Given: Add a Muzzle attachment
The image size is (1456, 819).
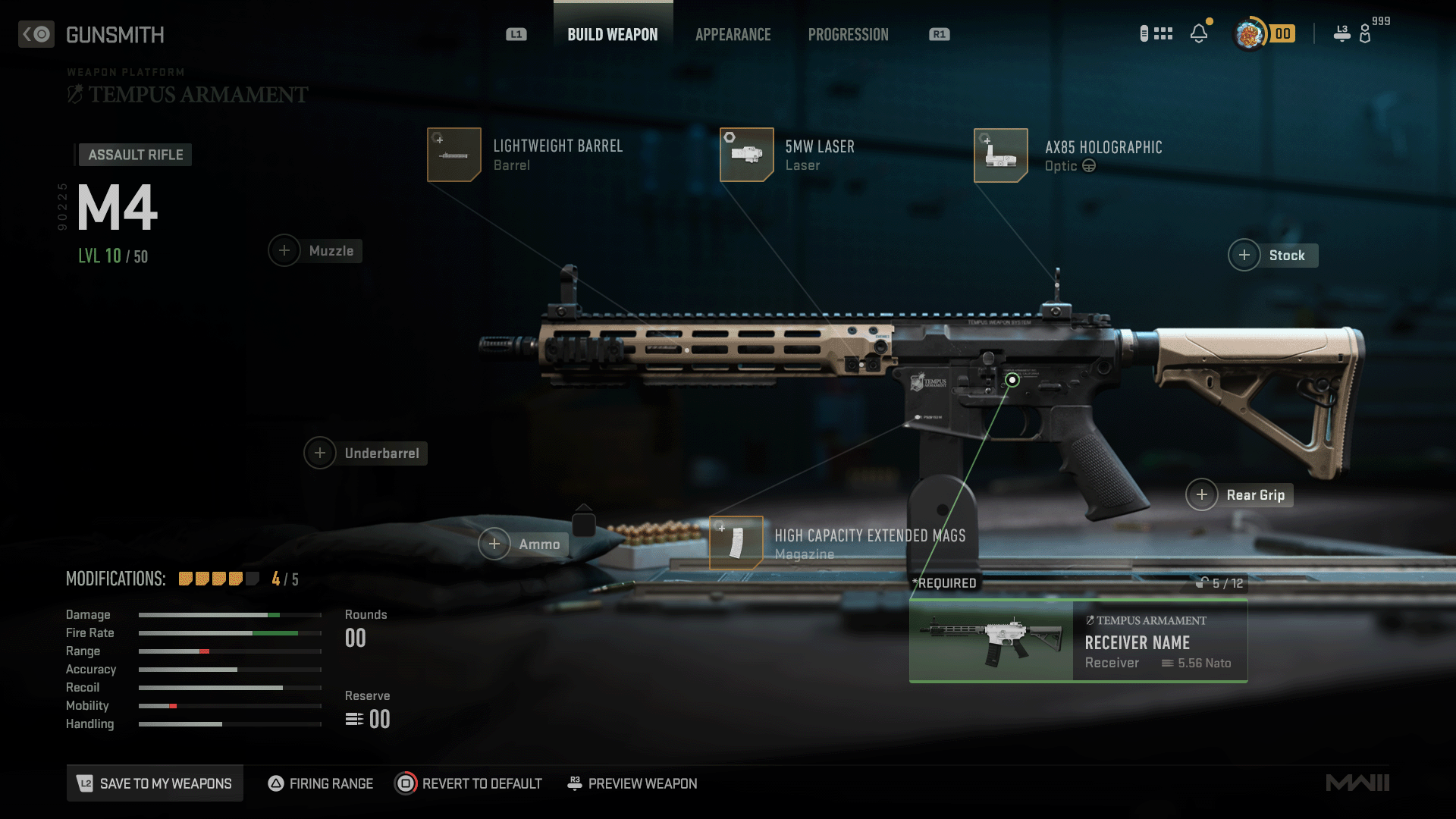Looking at the screenshot, I should 284,251.
